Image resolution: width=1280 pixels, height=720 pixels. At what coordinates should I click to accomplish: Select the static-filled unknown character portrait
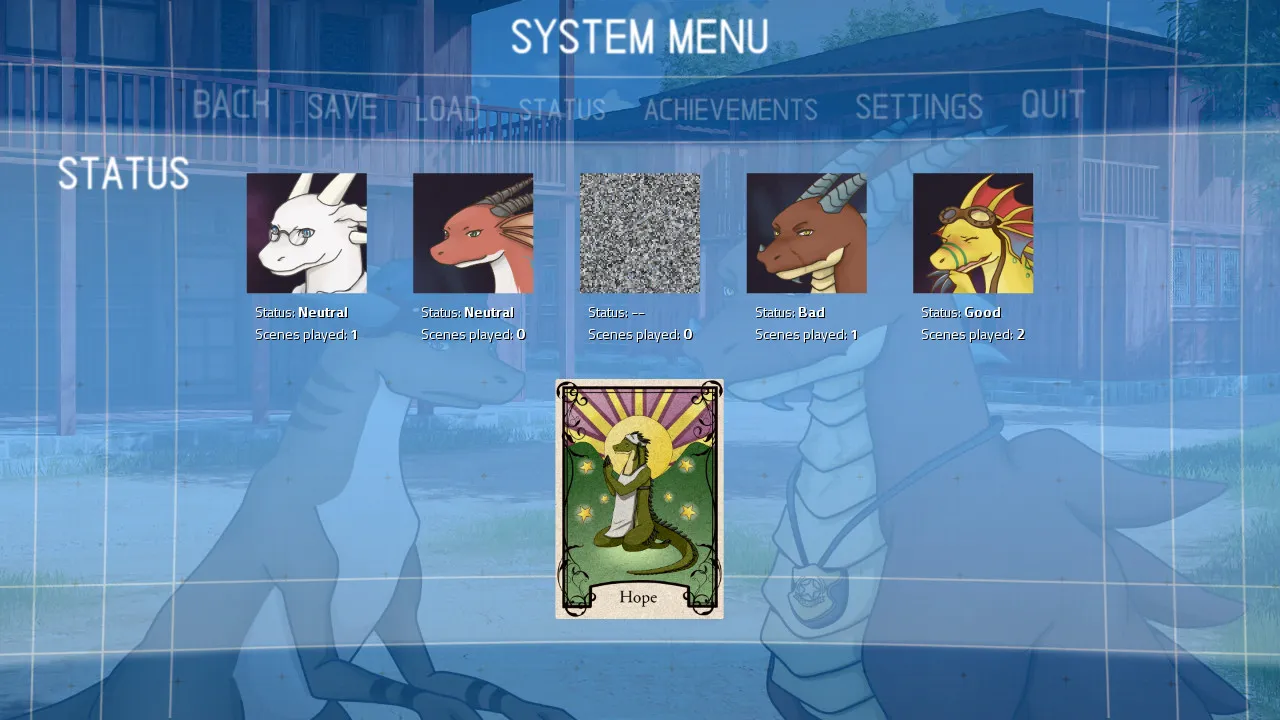coord(639,230)
